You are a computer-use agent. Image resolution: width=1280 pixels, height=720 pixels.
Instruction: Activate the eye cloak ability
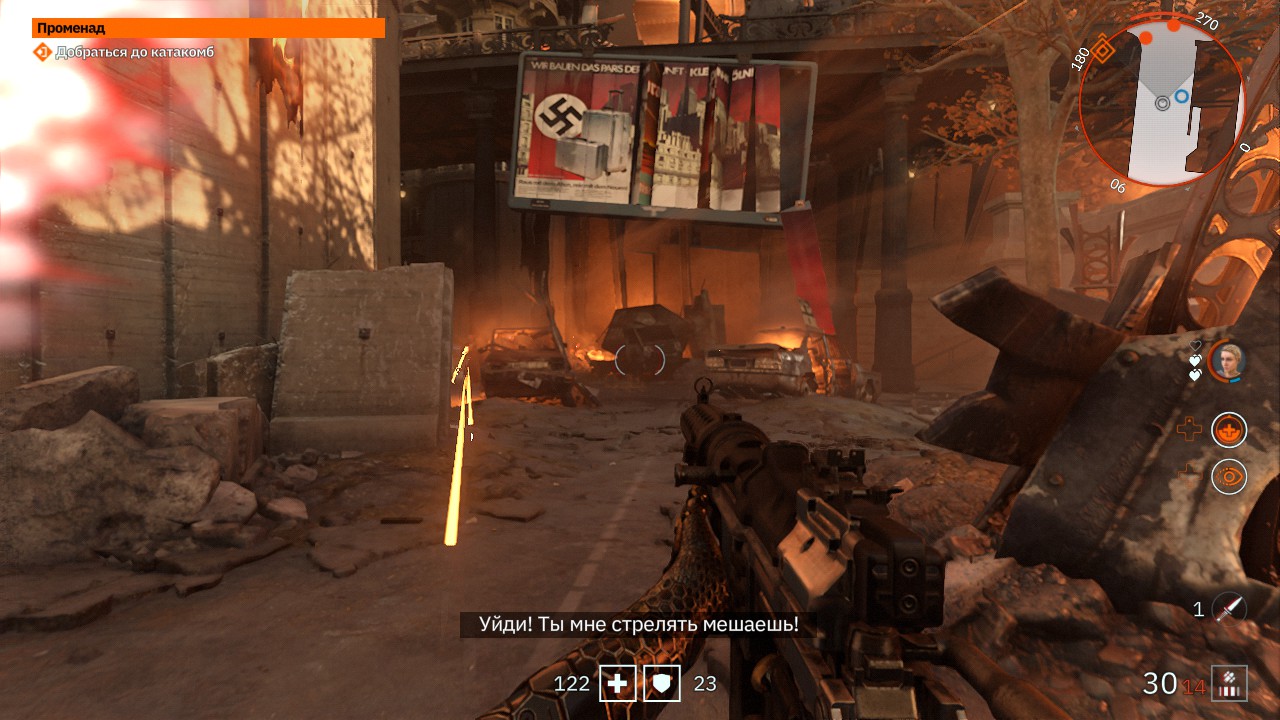(x=1229, y=476)
